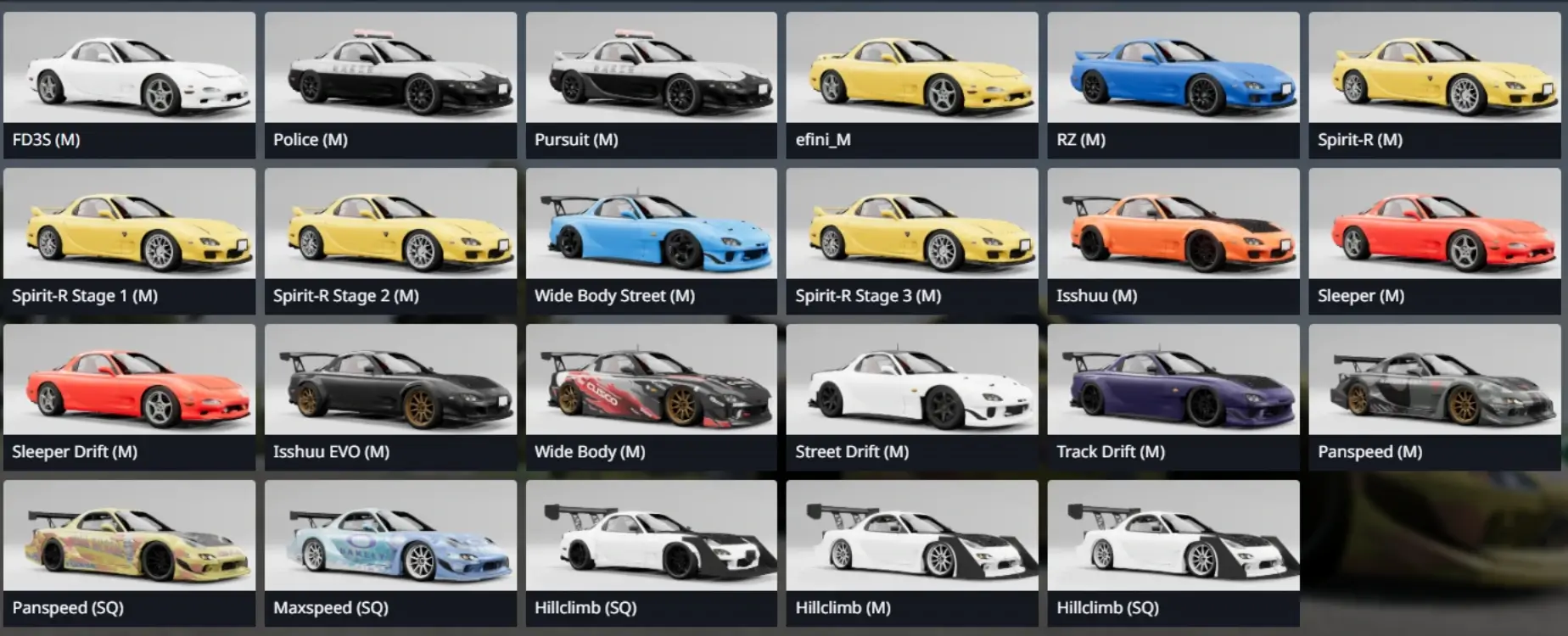The width and height of the screenshot is (1568, 636).
Task: Choose the Police (M) car tile
Action: (390, 85)
